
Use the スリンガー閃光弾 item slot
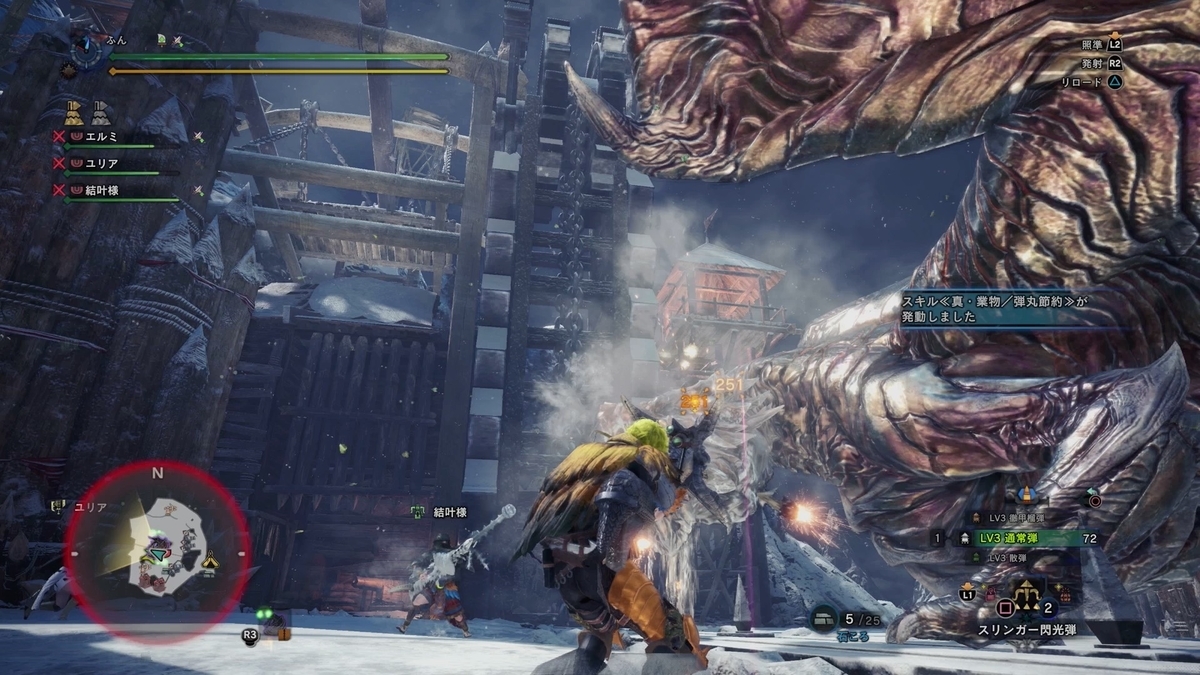[x=1027, y=598]
